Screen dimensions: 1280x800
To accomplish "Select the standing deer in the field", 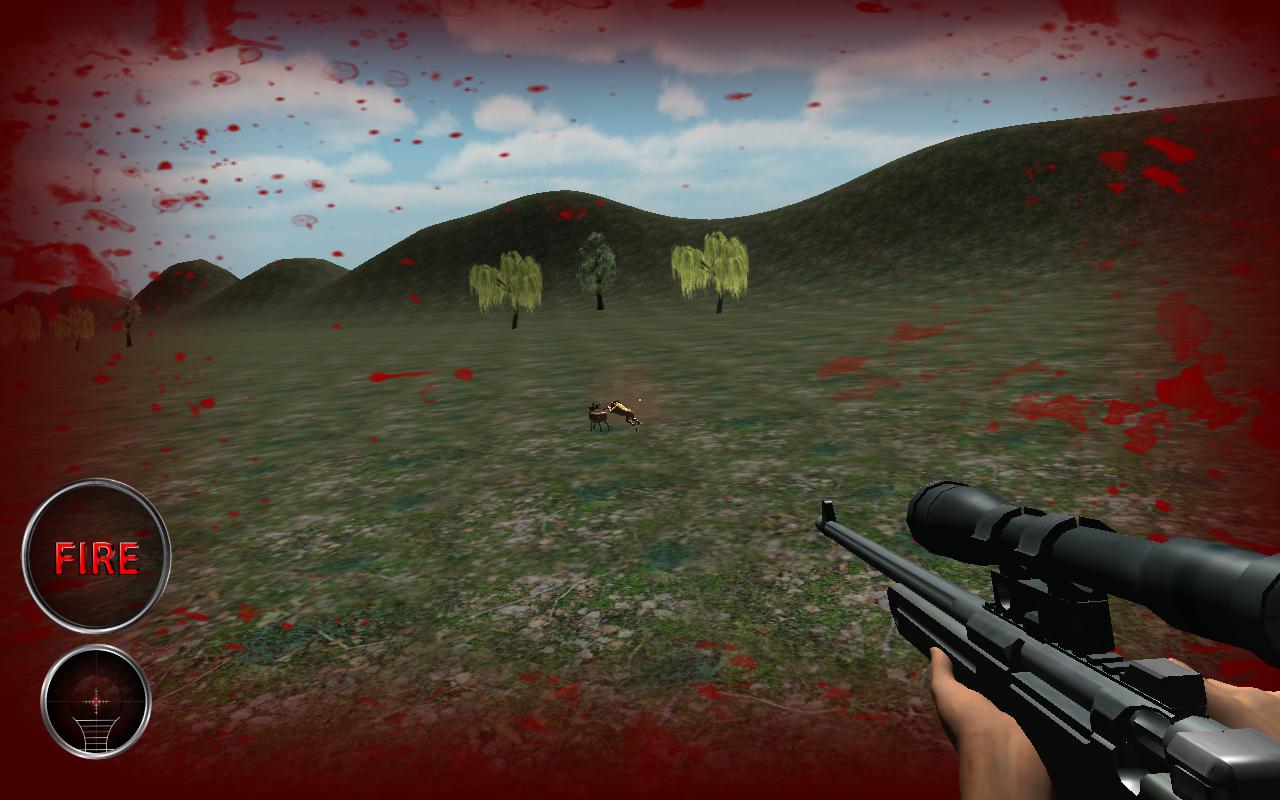I will pos(597,417).
